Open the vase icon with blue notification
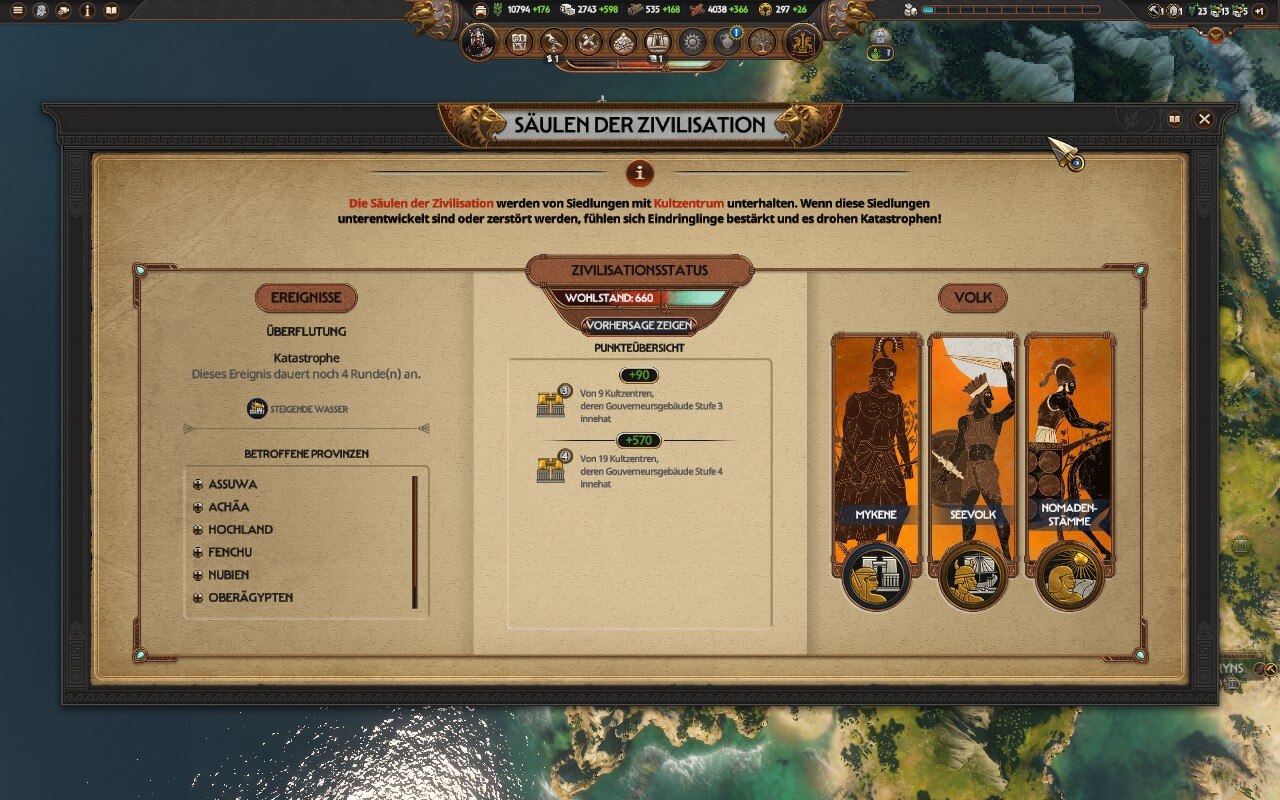This screenshot has height=800, width=1280. tap(727, 42)
